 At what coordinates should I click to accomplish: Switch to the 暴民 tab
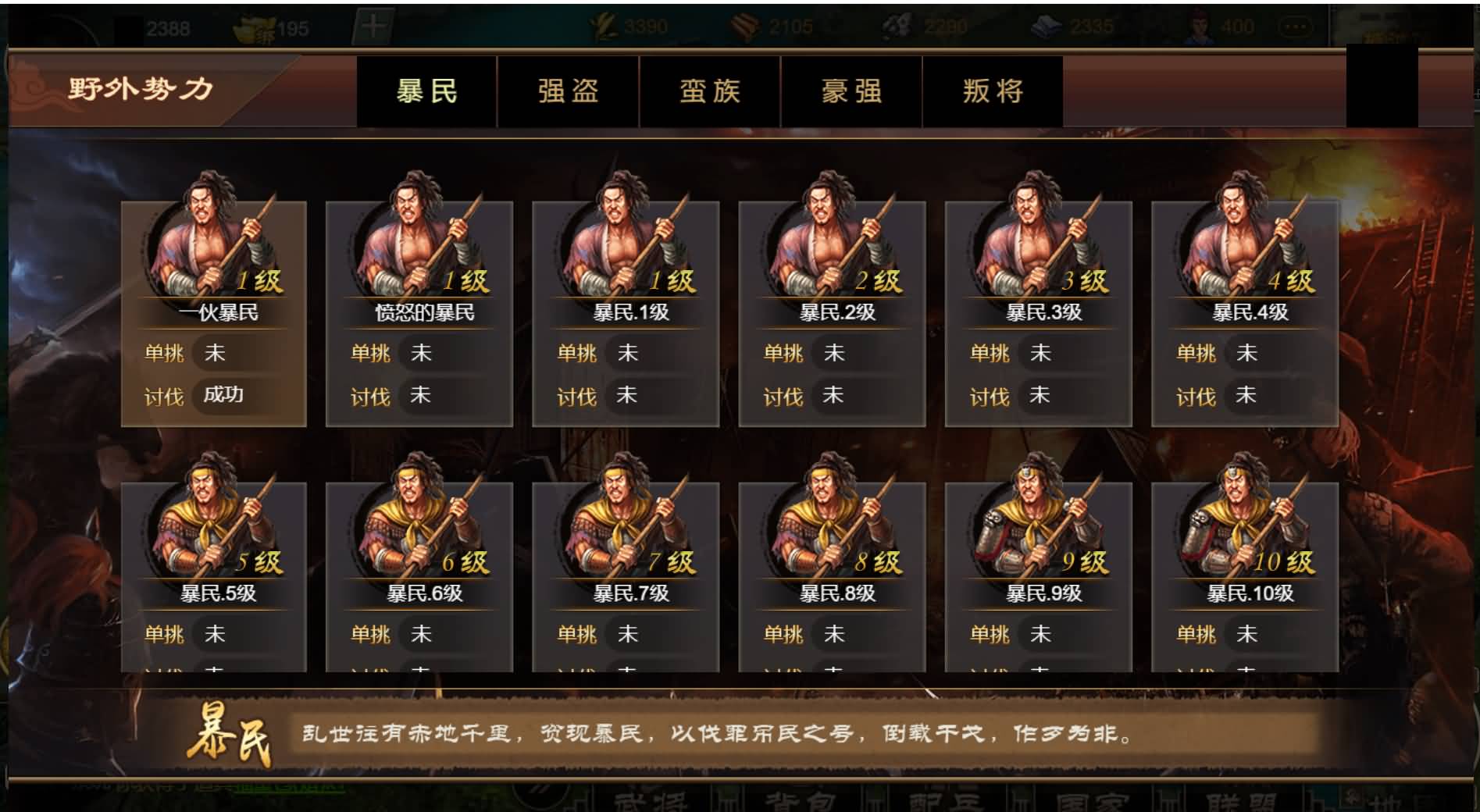426,91
